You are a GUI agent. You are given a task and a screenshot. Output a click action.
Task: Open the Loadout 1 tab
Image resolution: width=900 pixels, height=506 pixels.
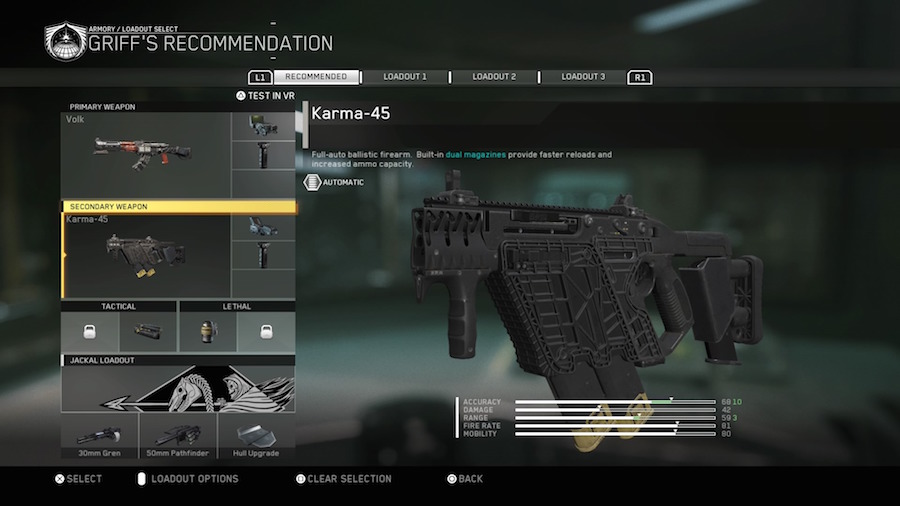tap(404, 77)
